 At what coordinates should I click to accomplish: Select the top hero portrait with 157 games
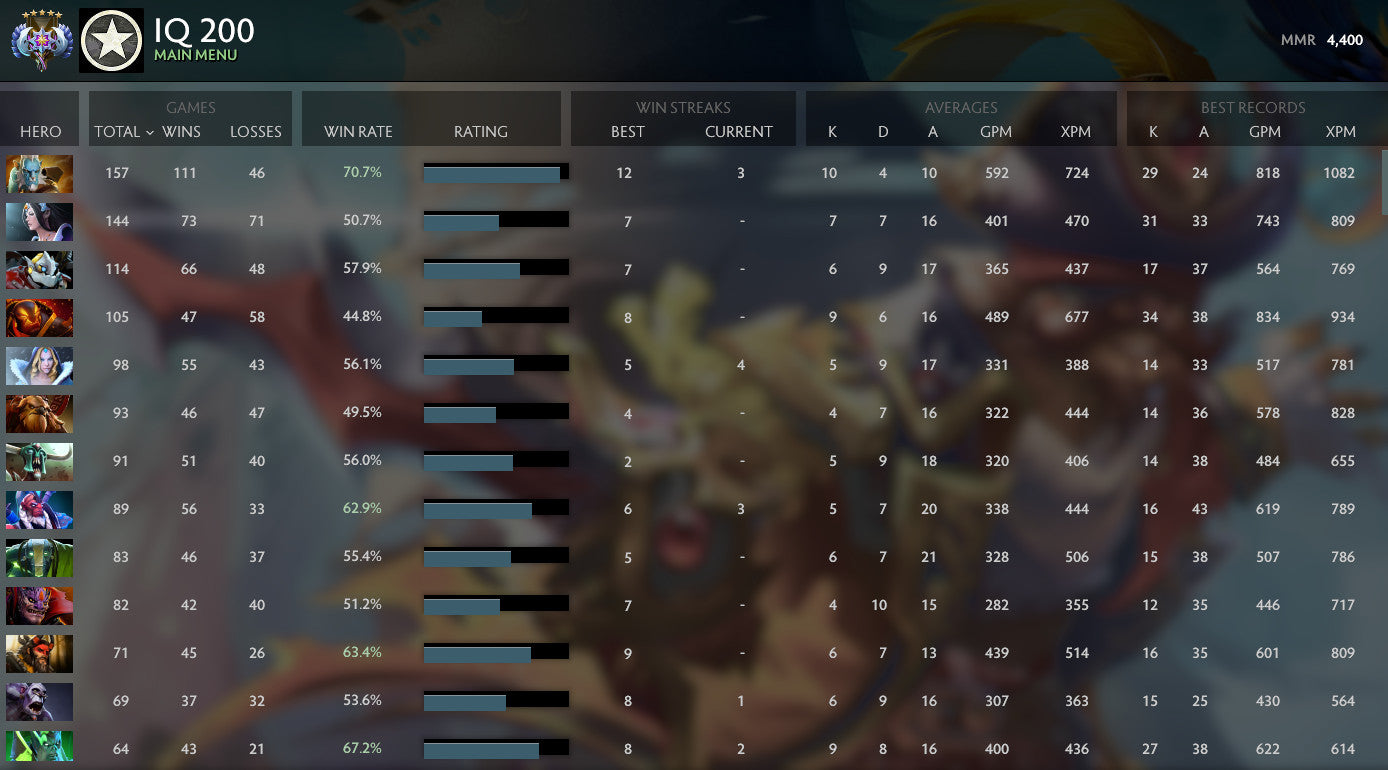click(39, 174)
